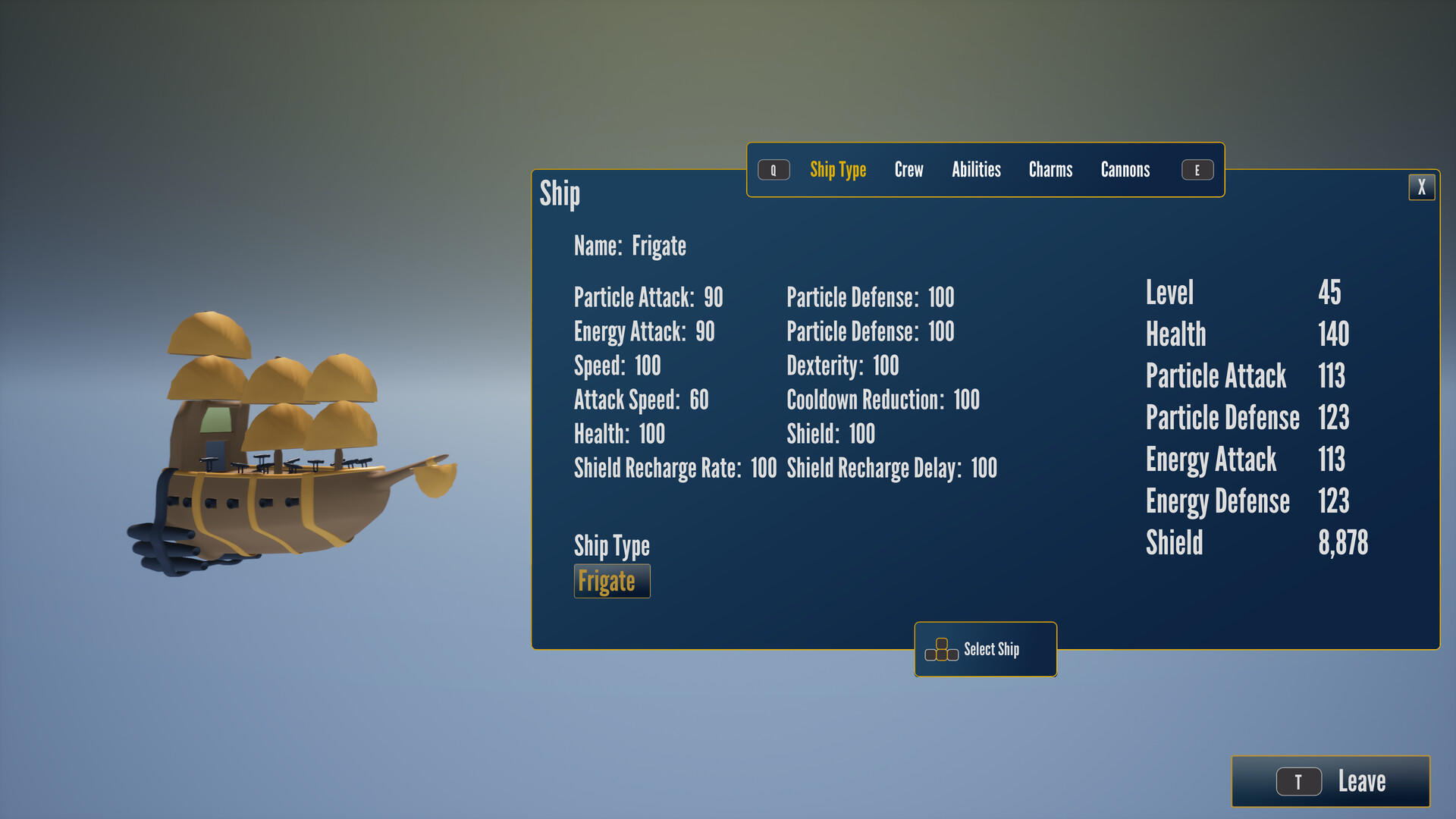Image resolution: width=1456 pixels, height=819 pixels.
Task: Click the Name field showing Frigate
Action: 629,246
